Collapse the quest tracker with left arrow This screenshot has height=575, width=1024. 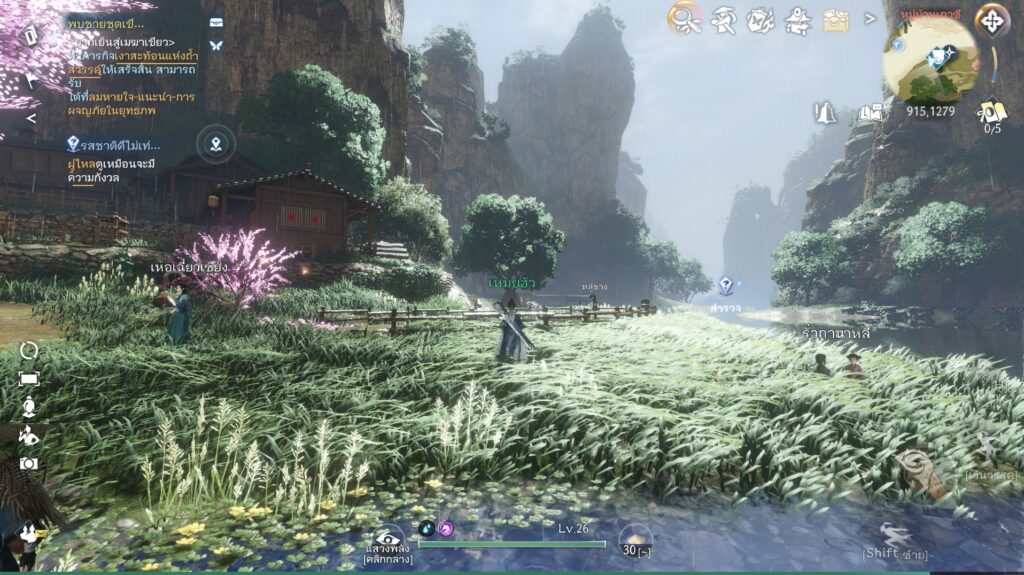coord(31,118)
